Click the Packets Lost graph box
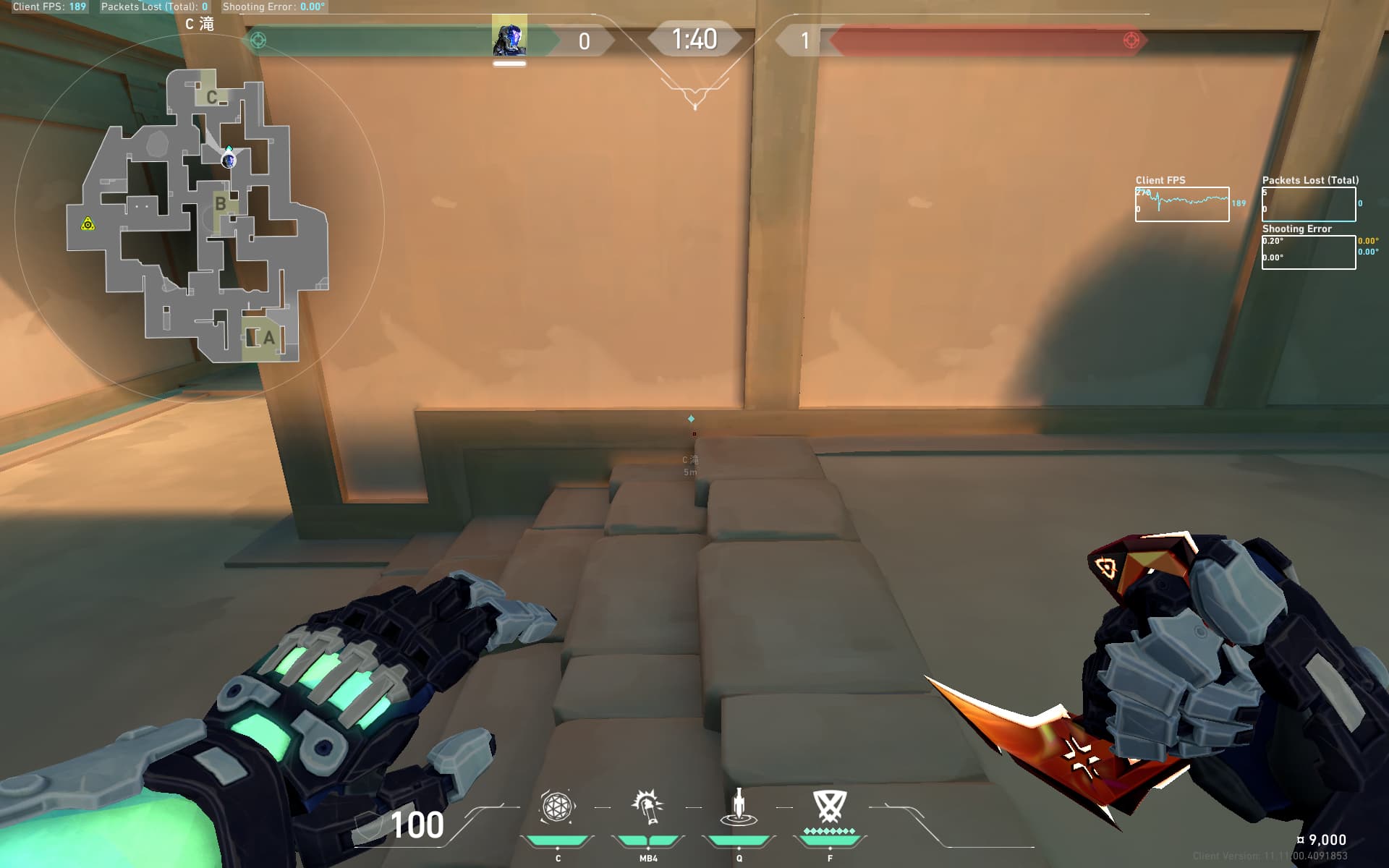This screenshot has width=1389, height=868. coord(1308,205)
